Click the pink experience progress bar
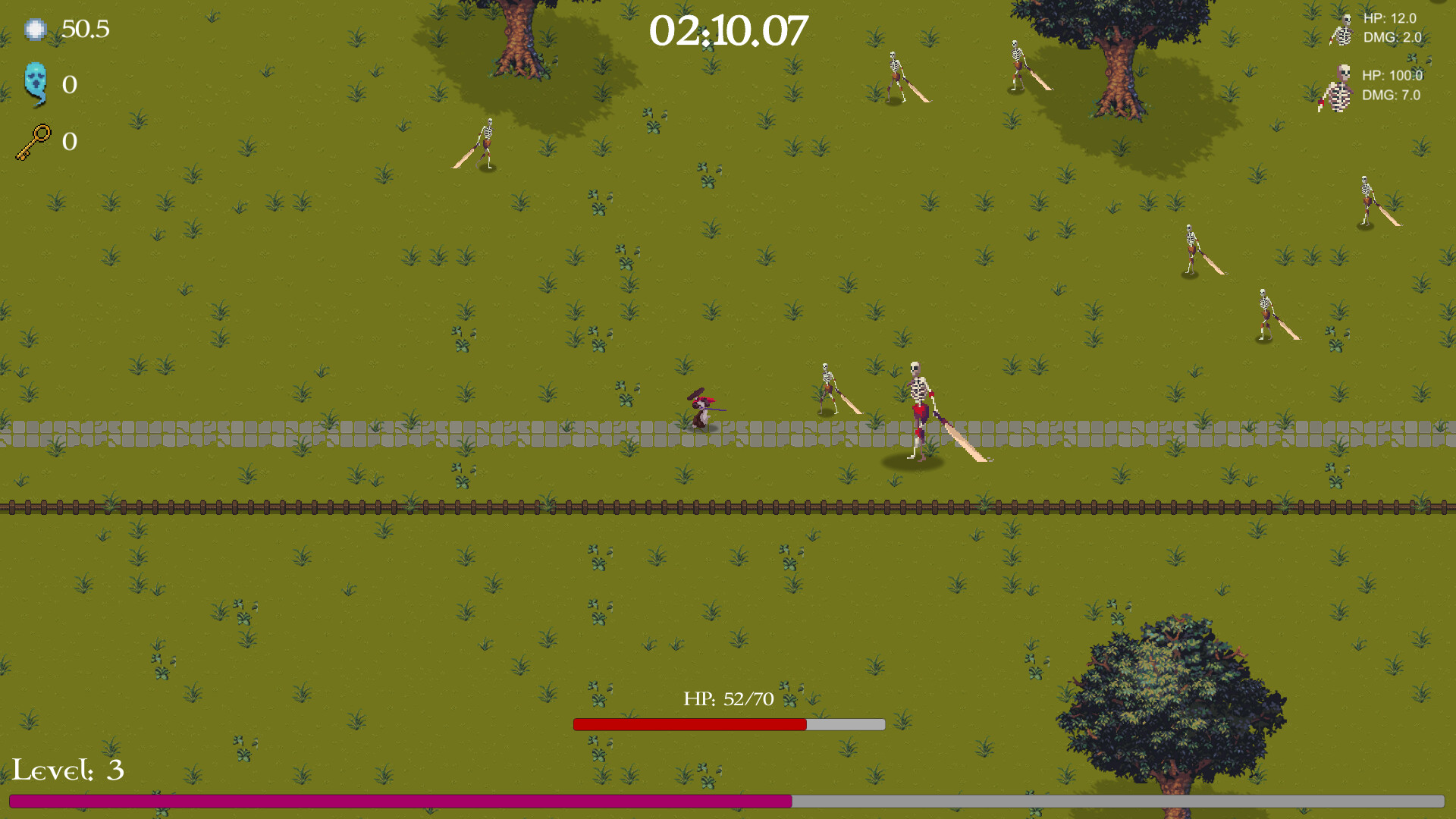The width and height of the screenshot is (1456, 819). 394,799
